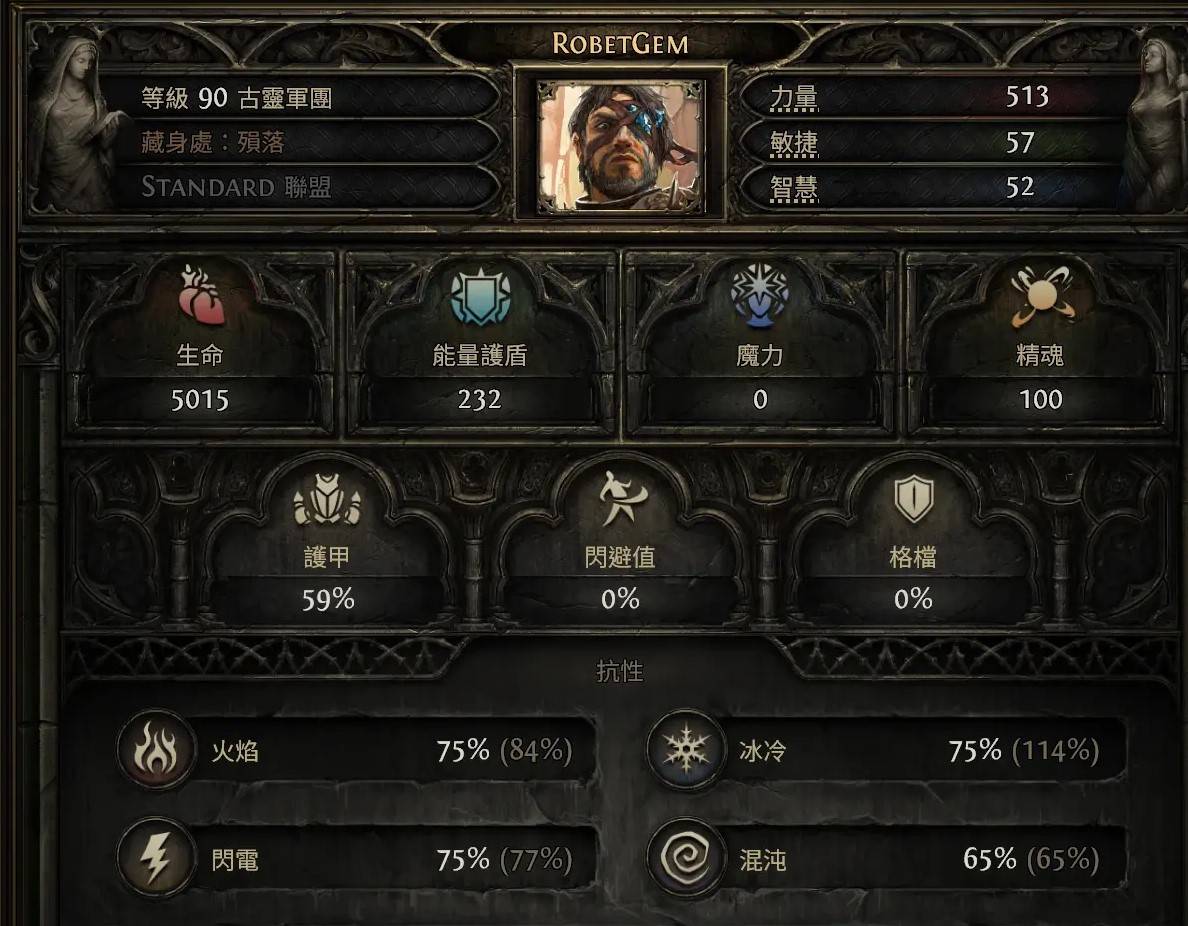
Task: Select the 智慧 intelligence attribute label
Action: coord(794,187)
